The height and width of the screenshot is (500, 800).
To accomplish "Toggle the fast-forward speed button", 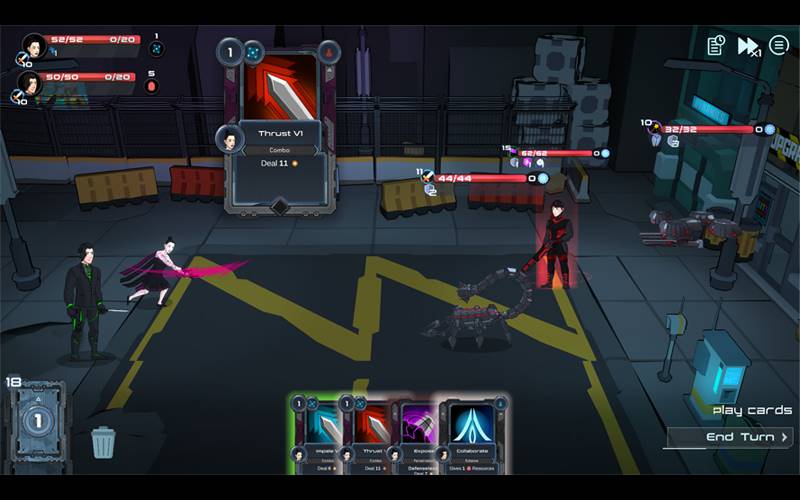I will click(747, 46).
